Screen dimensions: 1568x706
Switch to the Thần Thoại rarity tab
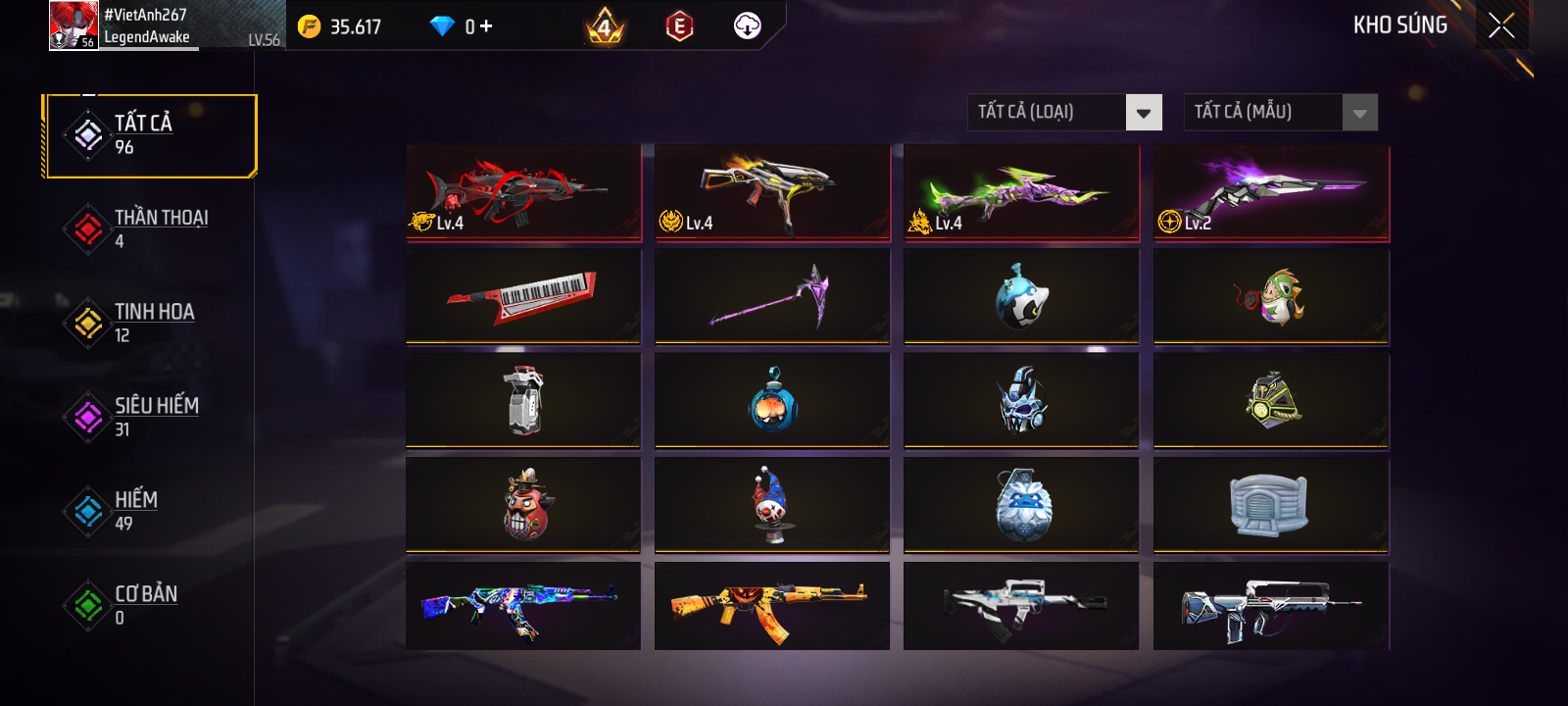[x=147, y=228]
